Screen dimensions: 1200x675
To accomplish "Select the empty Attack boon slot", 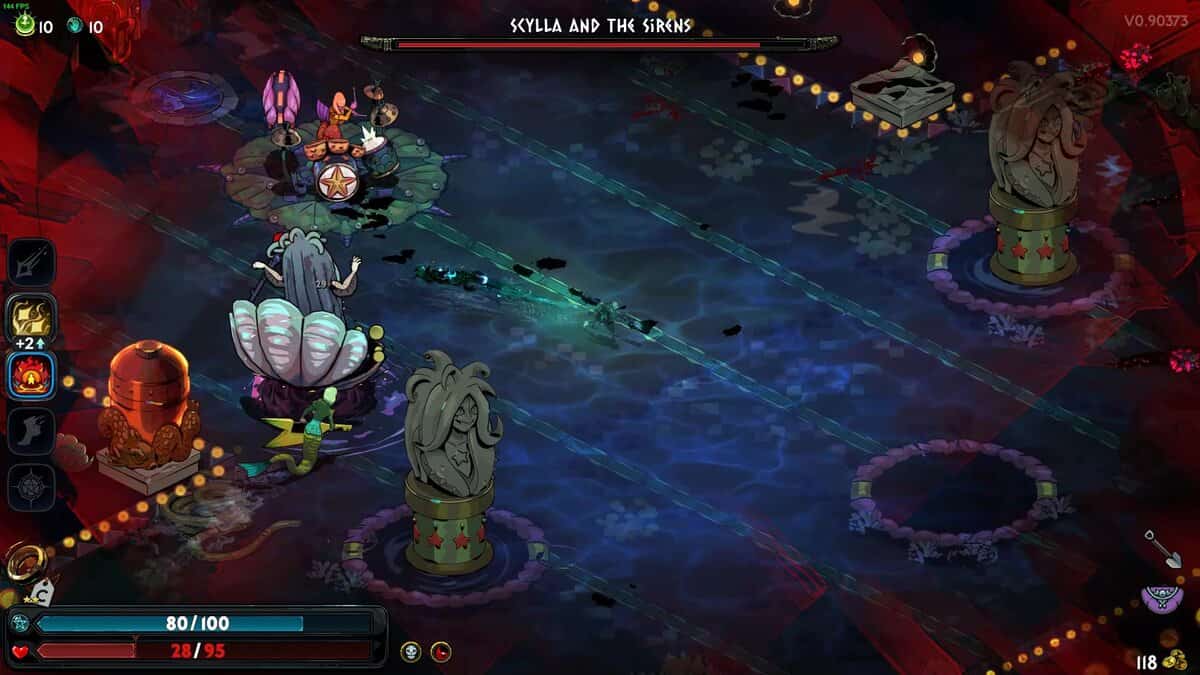I will 31,262.
